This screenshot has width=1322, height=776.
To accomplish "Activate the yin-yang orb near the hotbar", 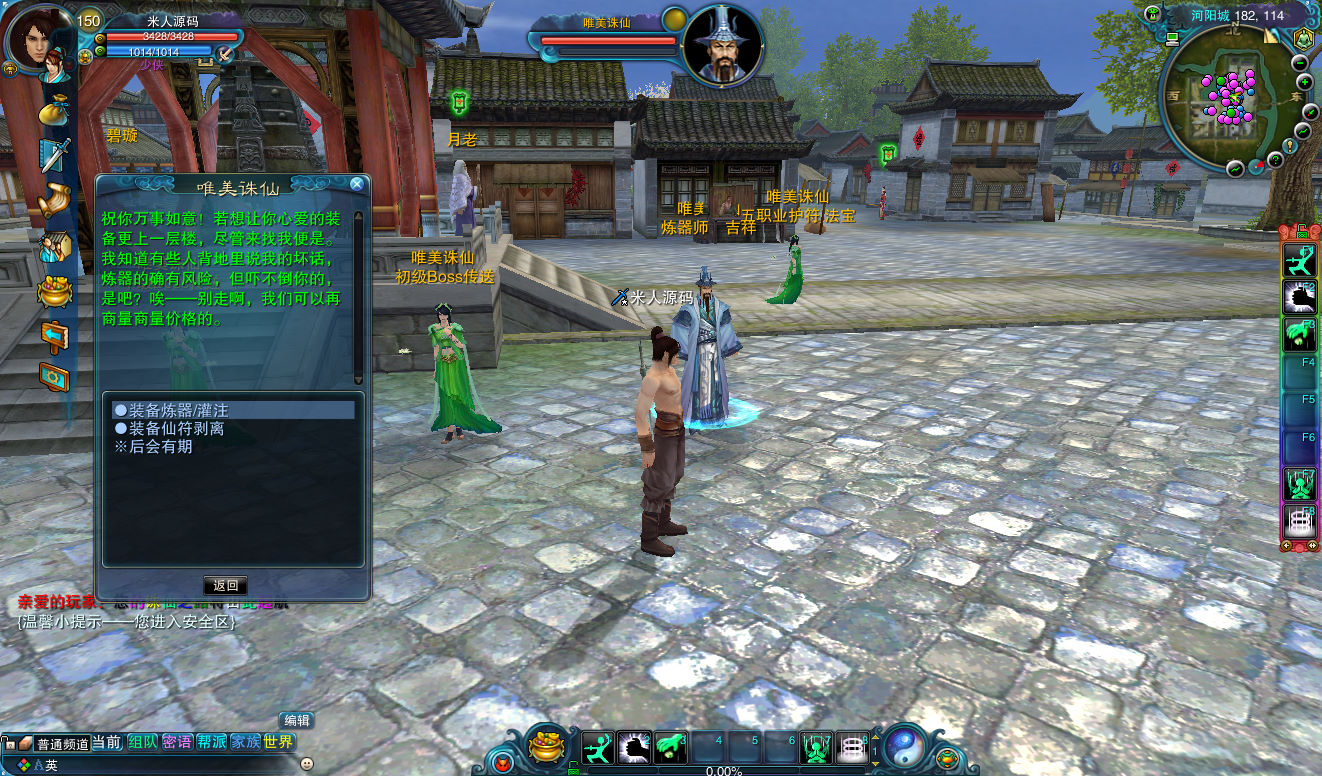I will [x=904, y=745].
